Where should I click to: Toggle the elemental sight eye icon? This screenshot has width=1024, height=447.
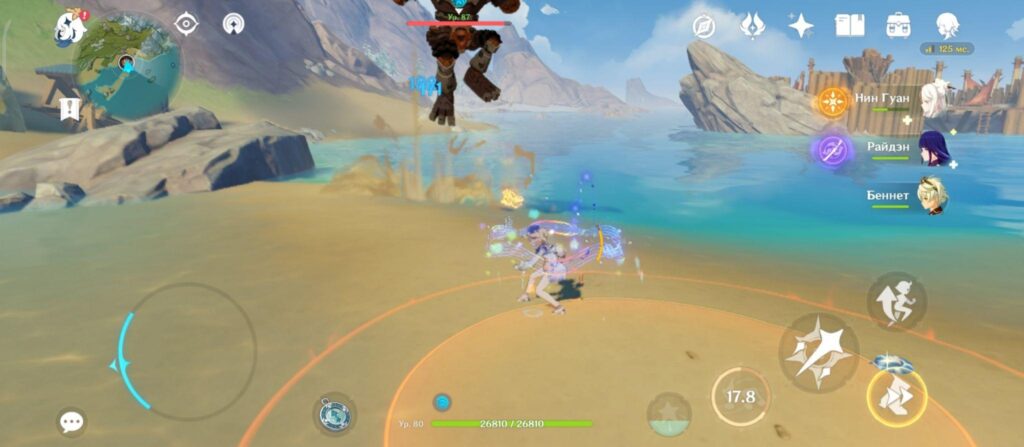[x=185, y=24]
